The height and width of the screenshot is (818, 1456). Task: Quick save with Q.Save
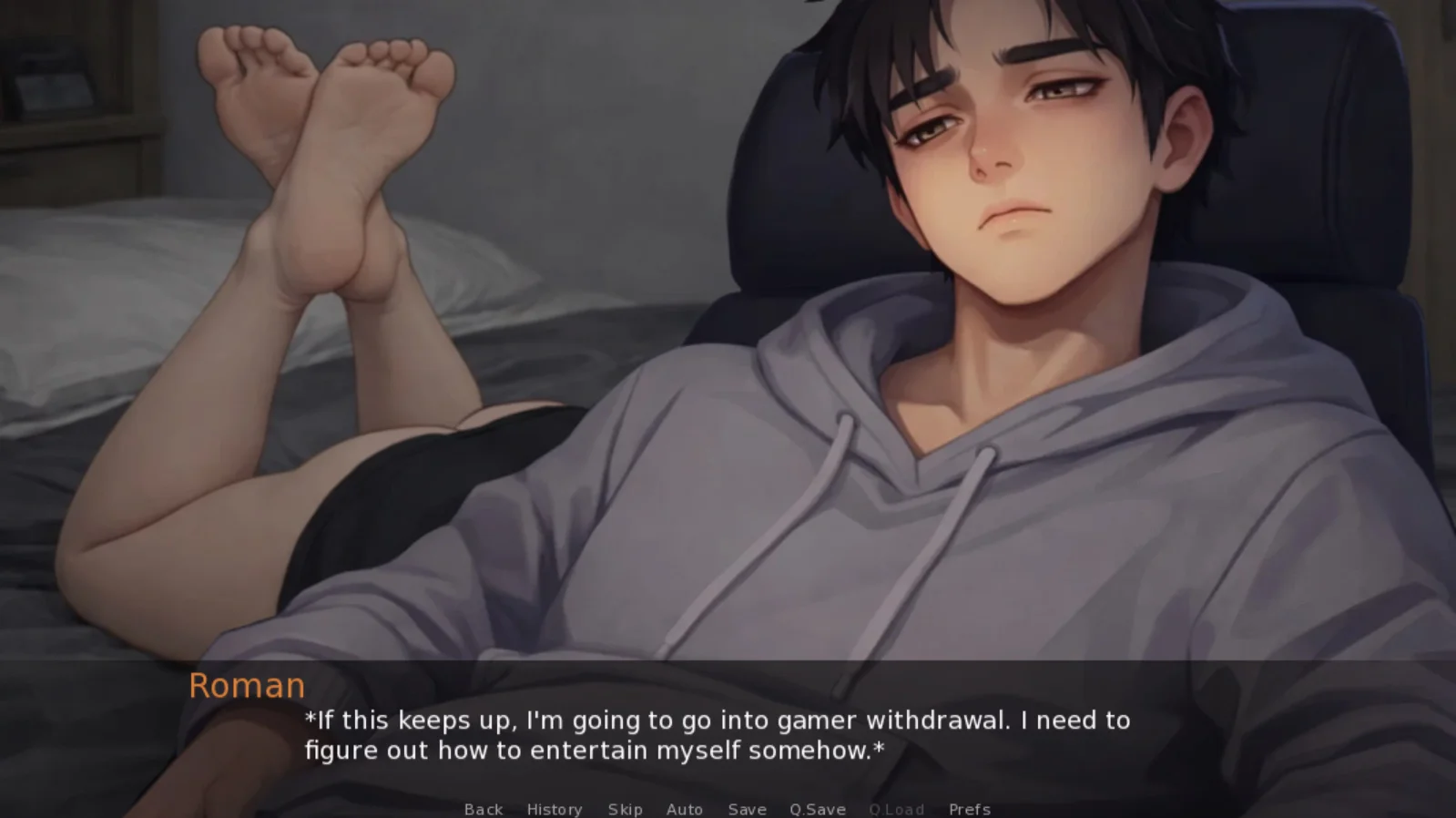click(817, 809)
